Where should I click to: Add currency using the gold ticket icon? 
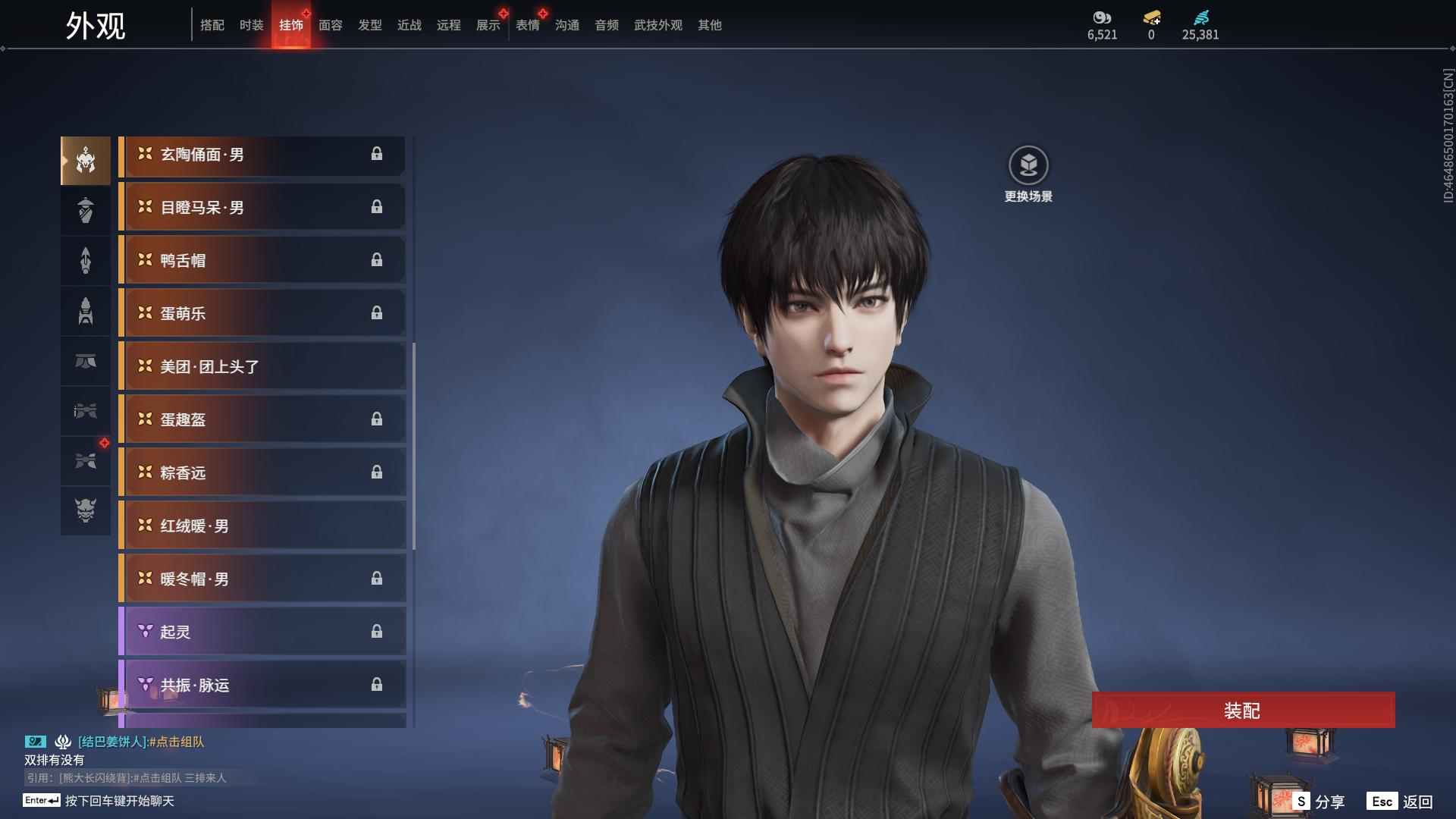(1151, 18)
